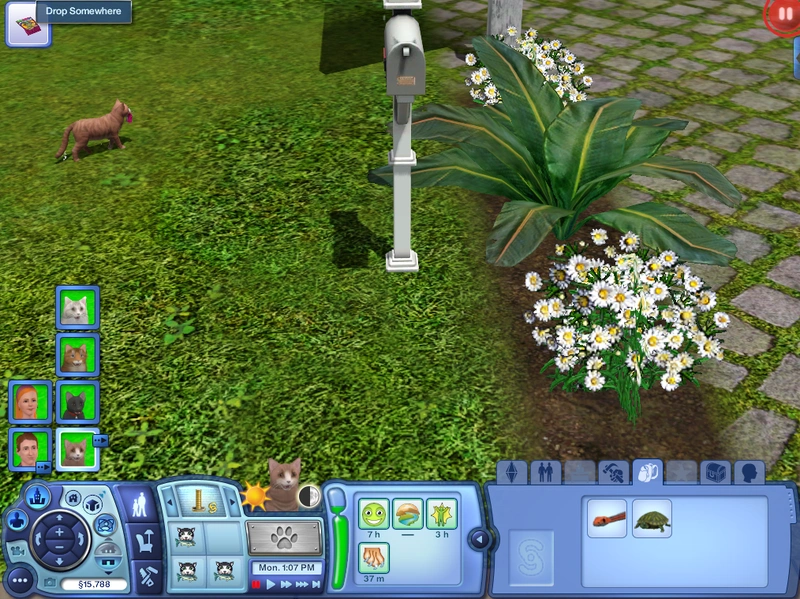Open the three-dots options menu

tap(19, 579)
